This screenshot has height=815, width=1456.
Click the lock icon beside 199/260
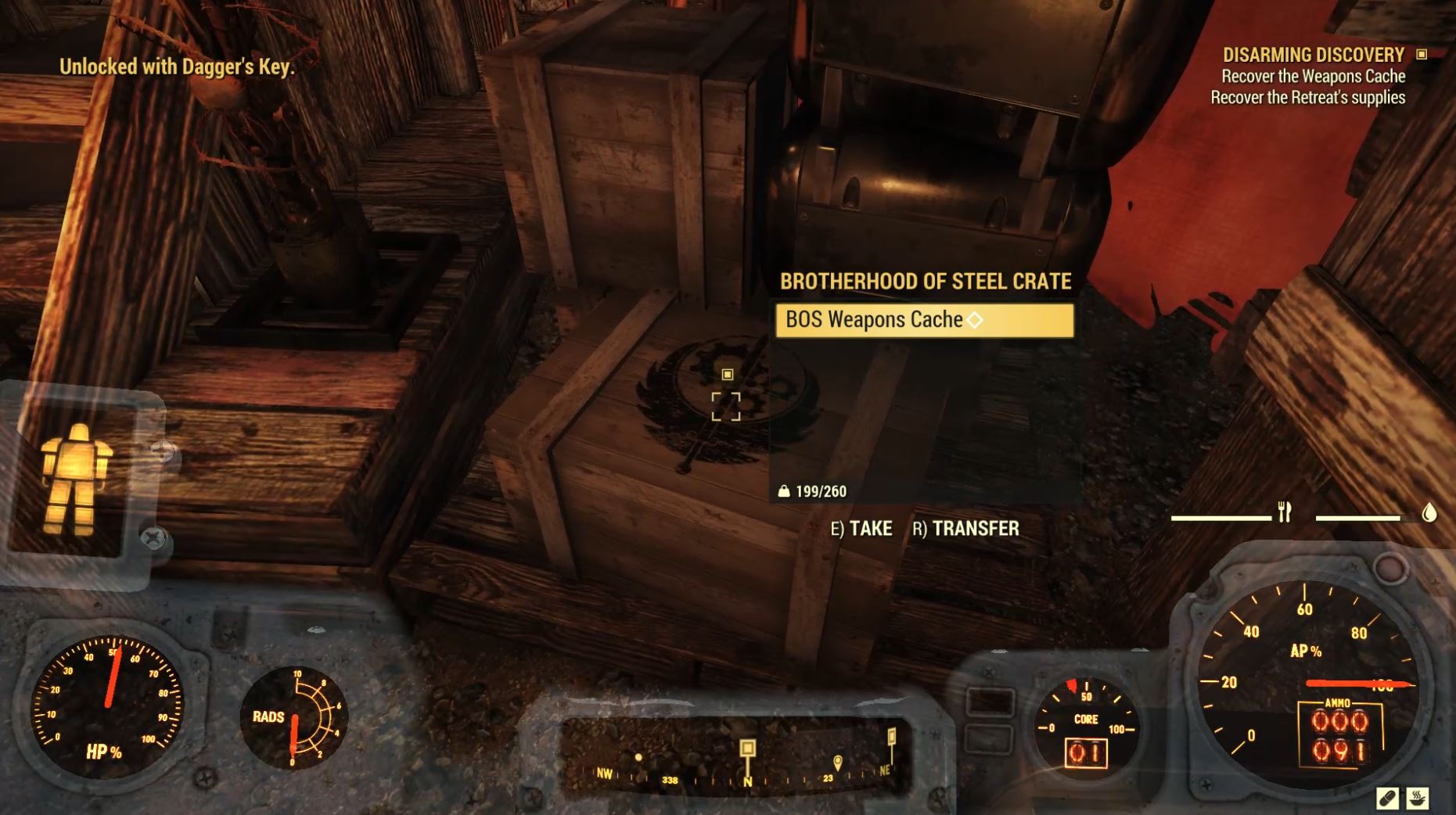784,492
